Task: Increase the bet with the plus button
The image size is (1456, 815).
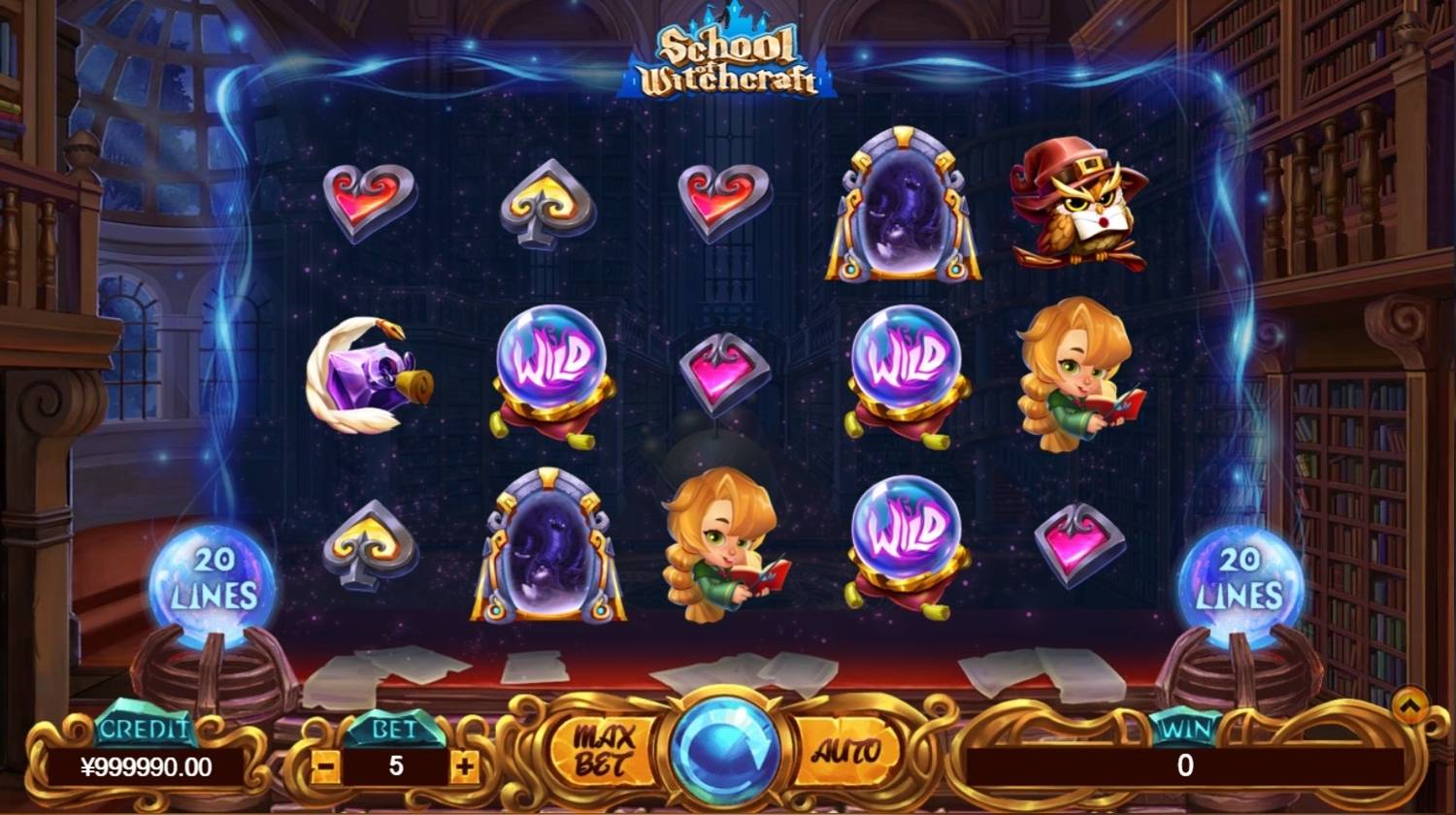Action: [466, 766]
